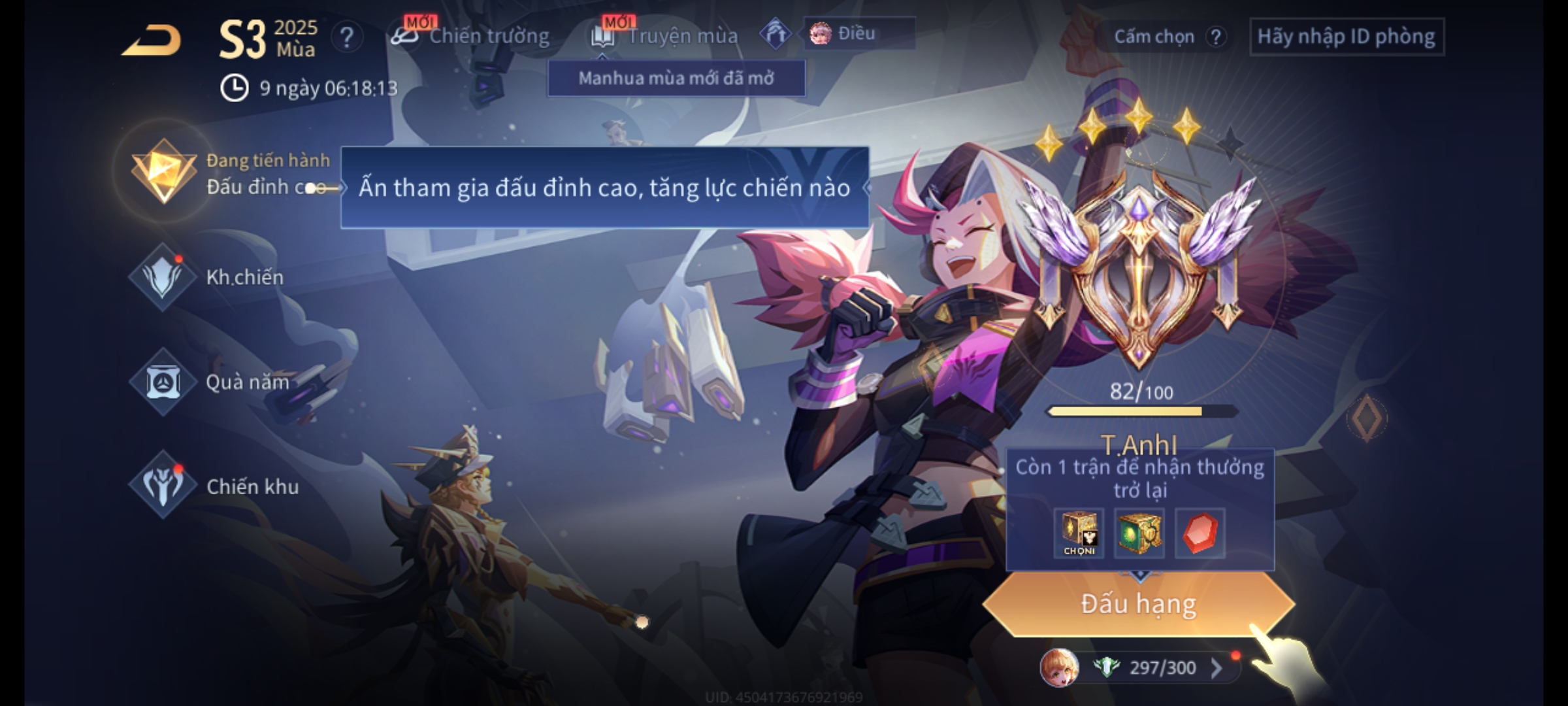The height and width of the screenshot is (706, 1568).
Task: Tap the Manhua mùa mới đã mở notice
Action: tap(676, 78)
